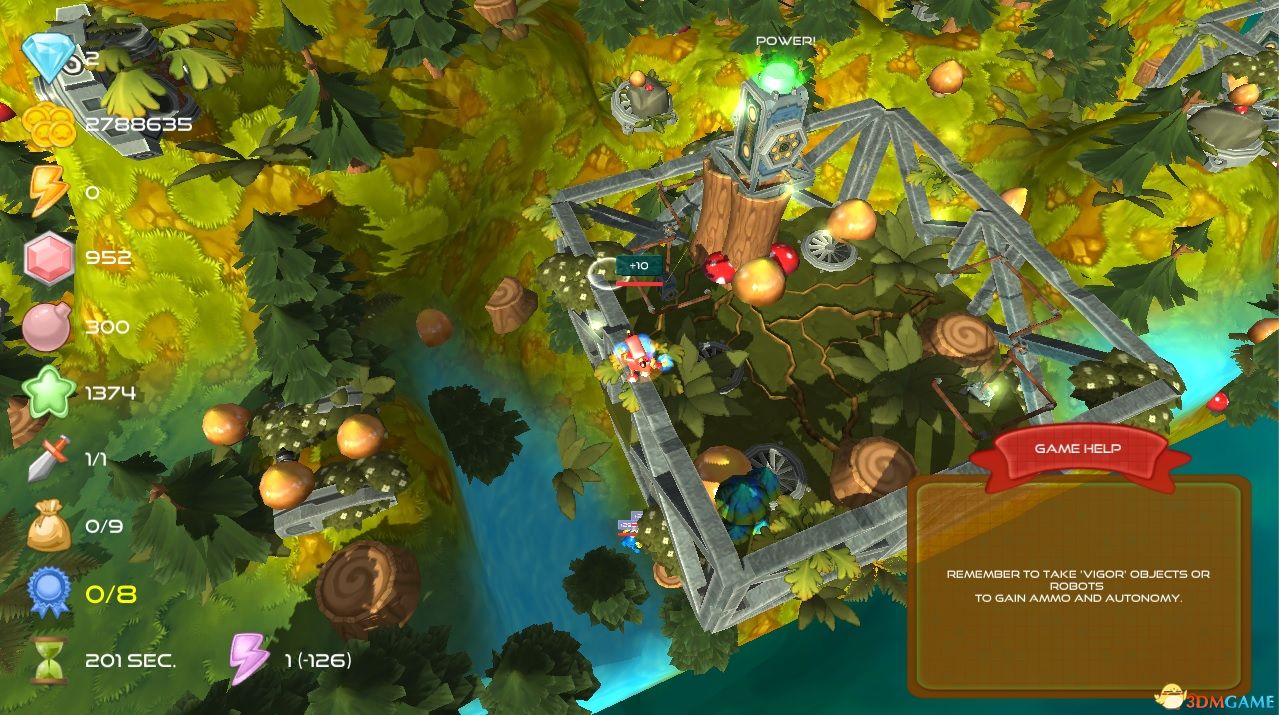
Task: Click the blue ribbon medal icon
Action: click(x=49, y=593)
